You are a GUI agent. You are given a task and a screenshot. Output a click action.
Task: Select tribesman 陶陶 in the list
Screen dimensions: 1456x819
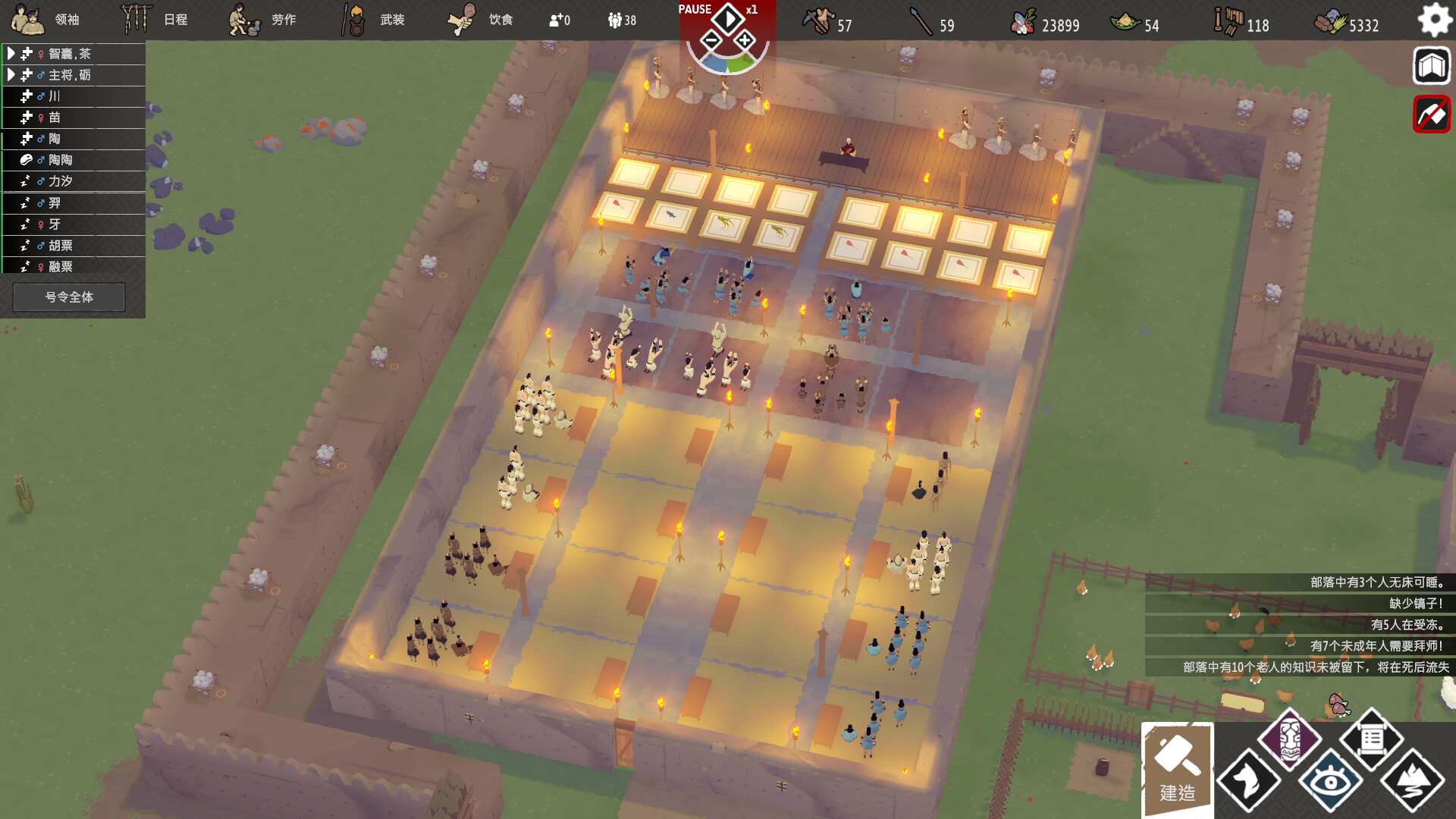click(x=61, y=160)
